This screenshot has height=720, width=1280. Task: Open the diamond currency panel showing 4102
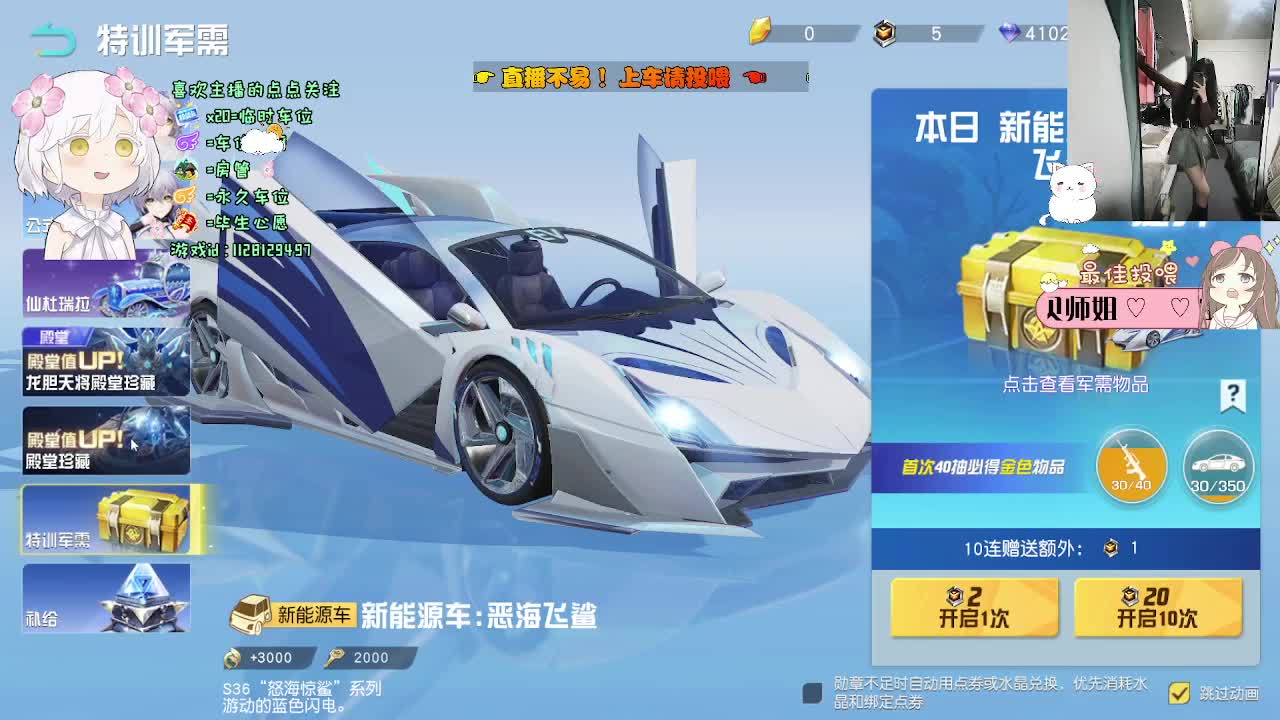tap(1011, 33)
